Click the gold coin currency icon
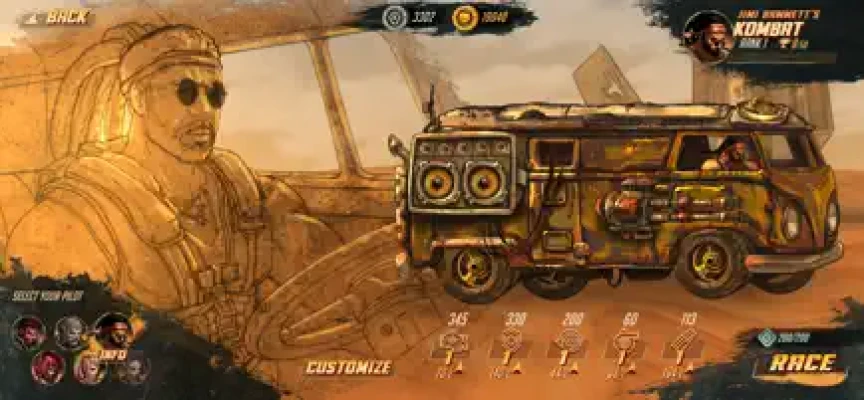This screenshot has height=400, width=864. 464,17
